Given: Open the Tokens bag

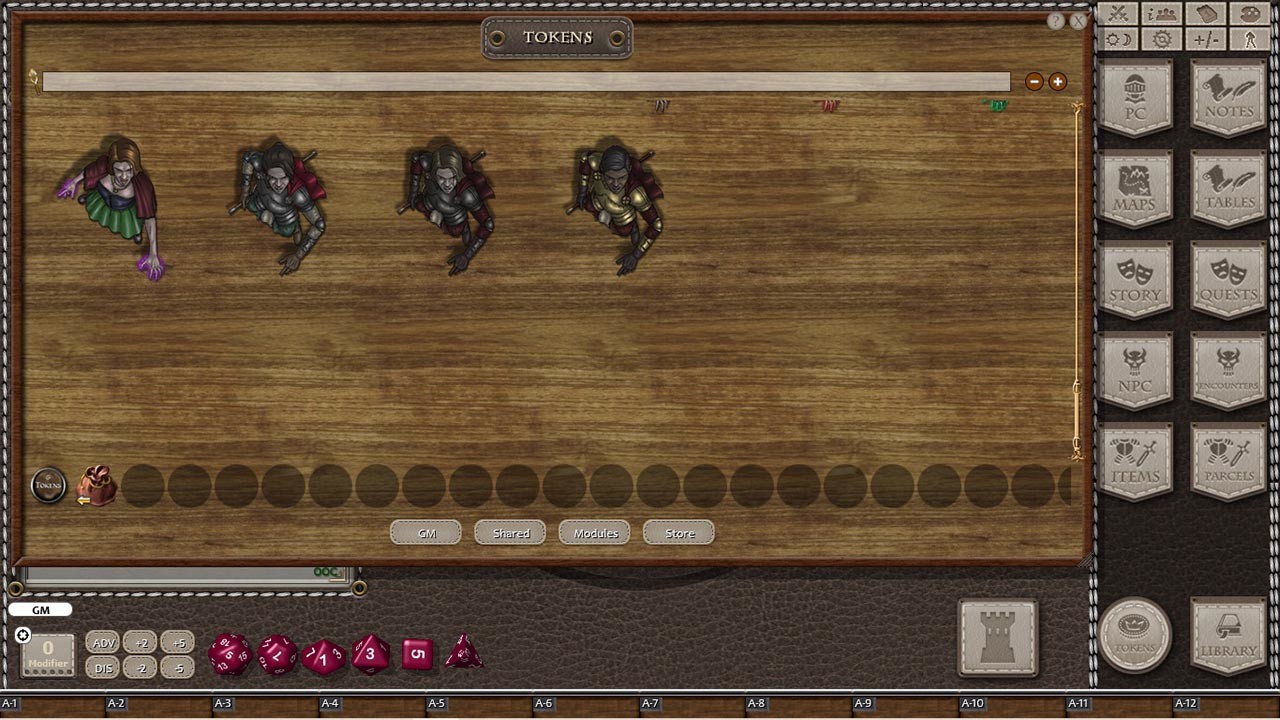Looking at the screenshot, I should pos(1136,635).
